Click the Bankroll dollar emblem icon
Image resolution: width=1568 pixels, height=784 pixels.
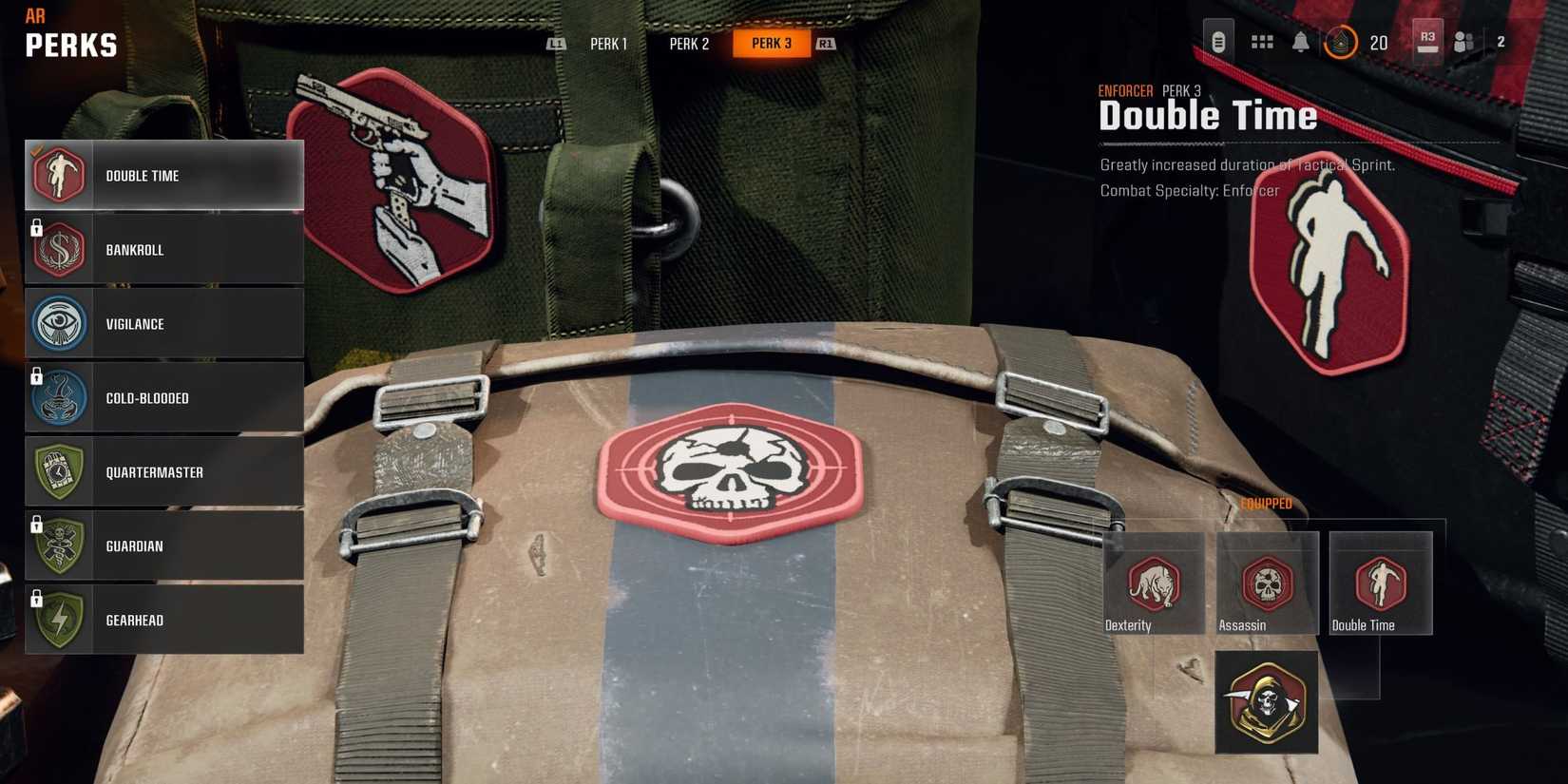(x=59, y=249)
